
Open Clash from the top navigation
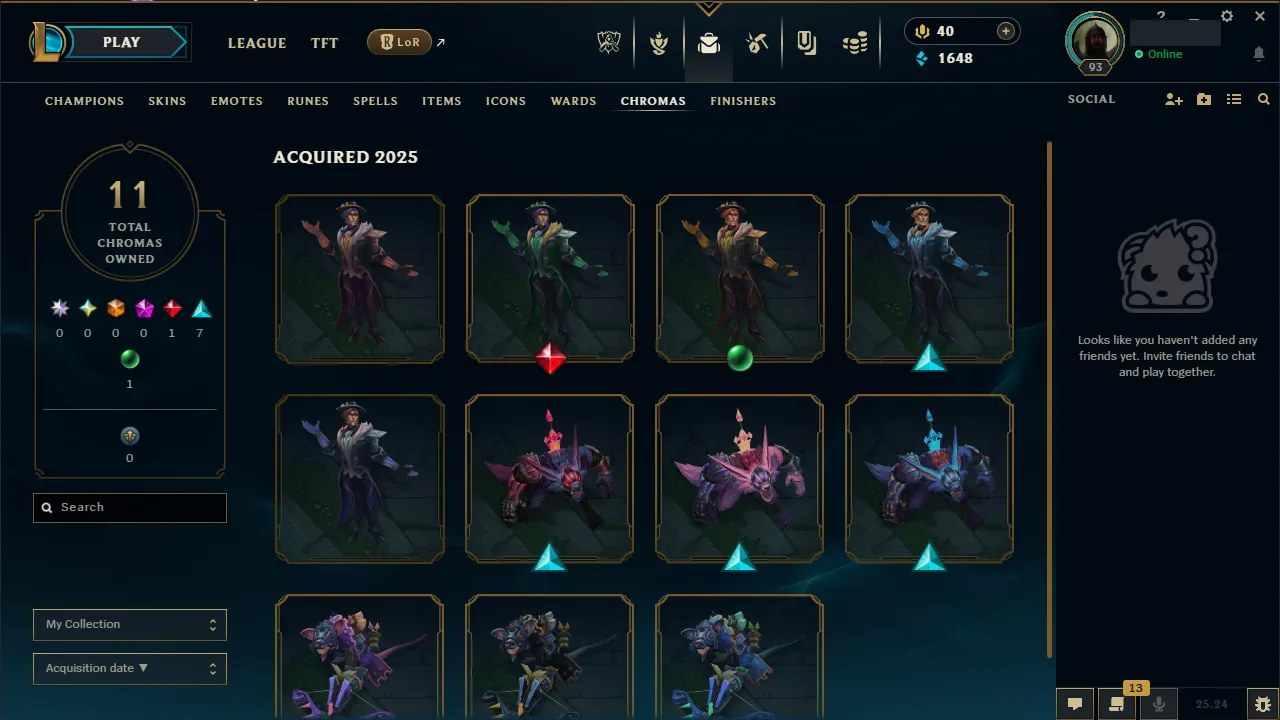tap(660, 42)
